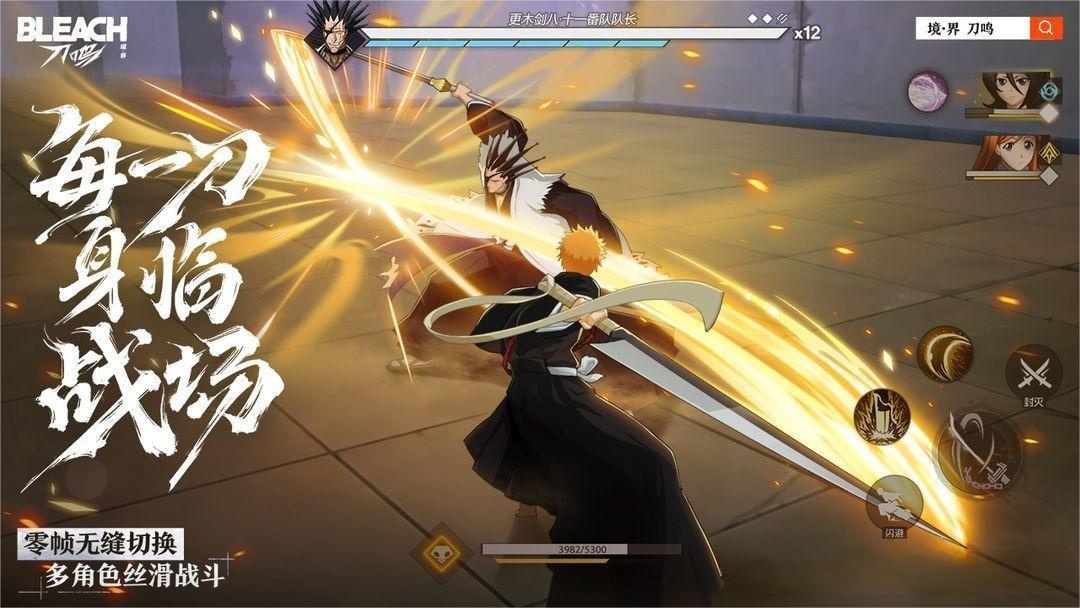The image size is (1080, 608).
Task: Trigger the ground-stab sword skill
Action: pyautogui.click(x=881, y=415)
